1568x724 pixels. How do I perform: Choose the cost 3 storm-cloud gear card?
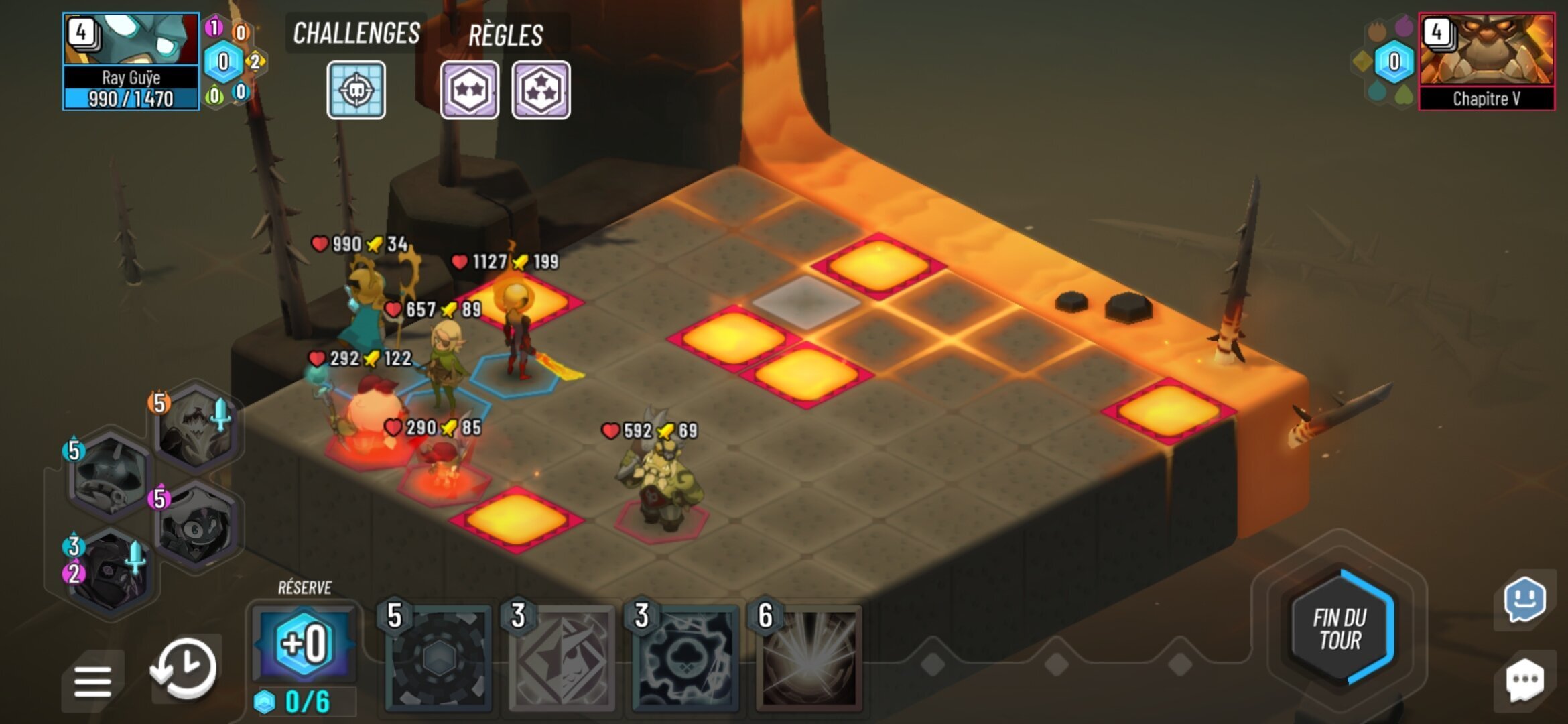[x=685, y=658]
